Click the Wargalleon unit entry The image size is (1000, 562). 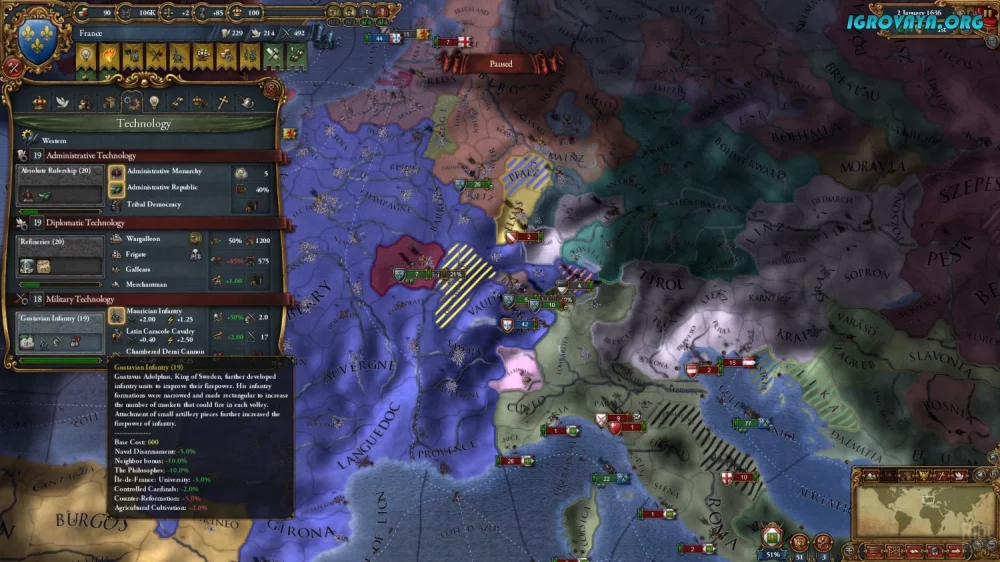(148, 240)
